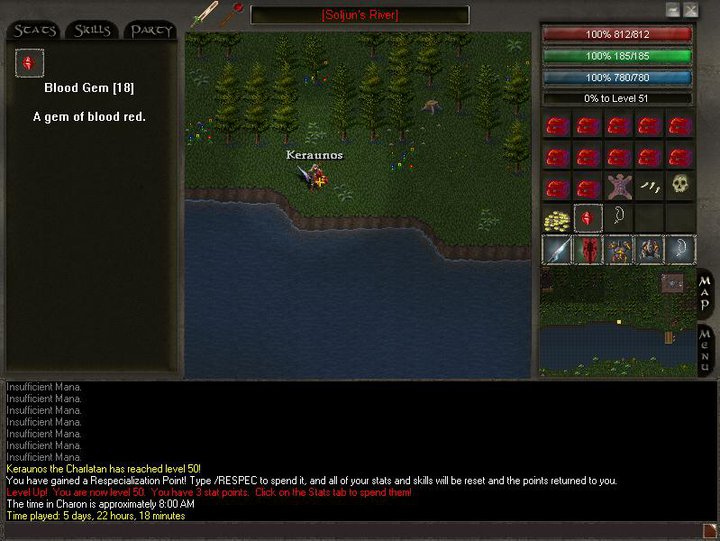Viewport: 720px width, 541px height.
Task: Click the red-tipped wand icon
Action: pyautogui.click(x=236, y=13)
